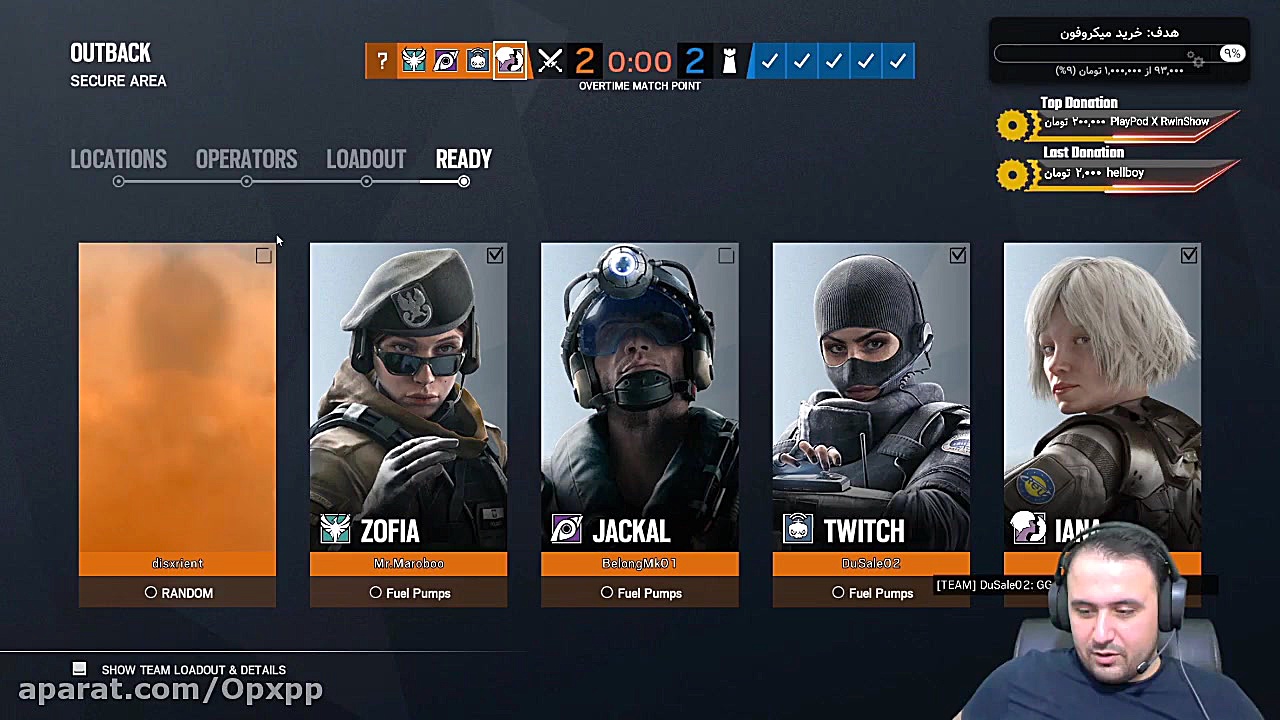The image size is (1280, 720).
Task: Select Fuel Pumps booster under Jackal
Action: click(x=640, y=593)
